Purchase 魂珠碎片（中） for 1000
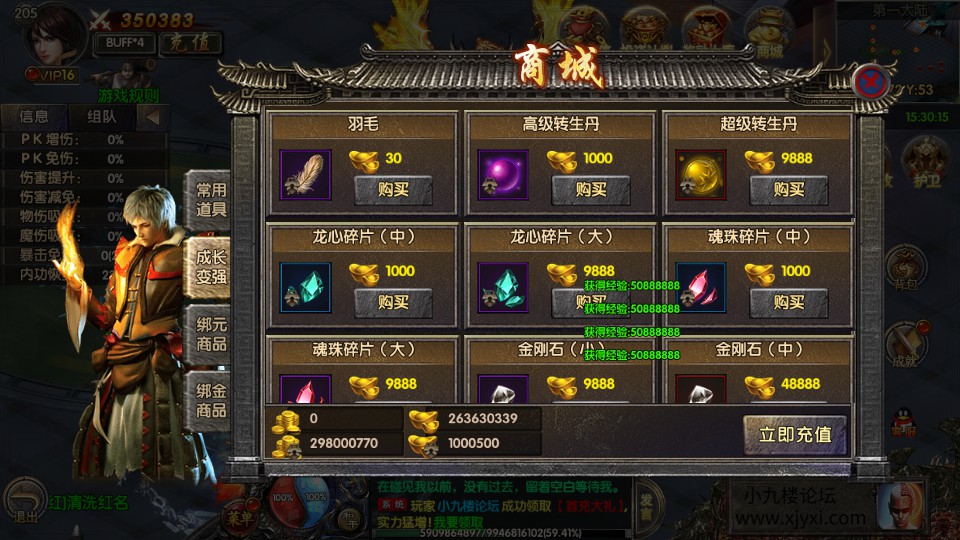960x540 pixels. pos(789,302)
